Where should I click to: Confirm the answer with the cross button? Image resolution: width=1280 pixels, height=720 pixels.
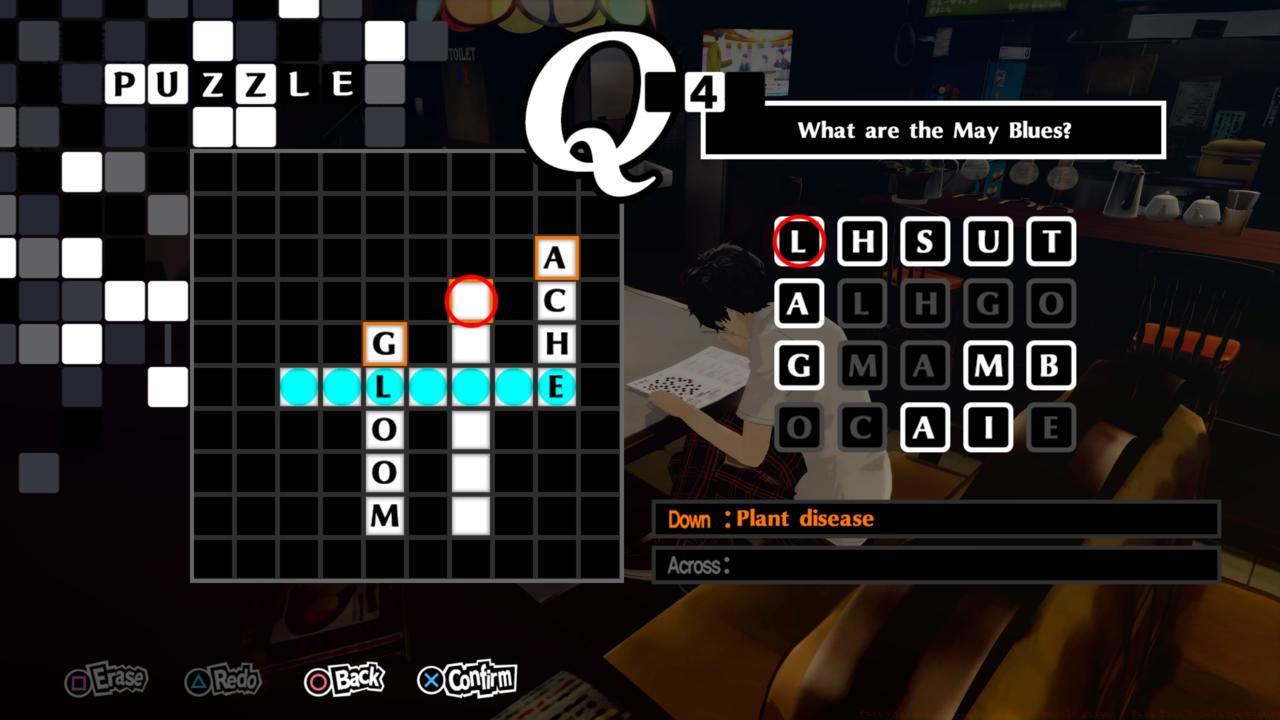[x=466, y=678]
